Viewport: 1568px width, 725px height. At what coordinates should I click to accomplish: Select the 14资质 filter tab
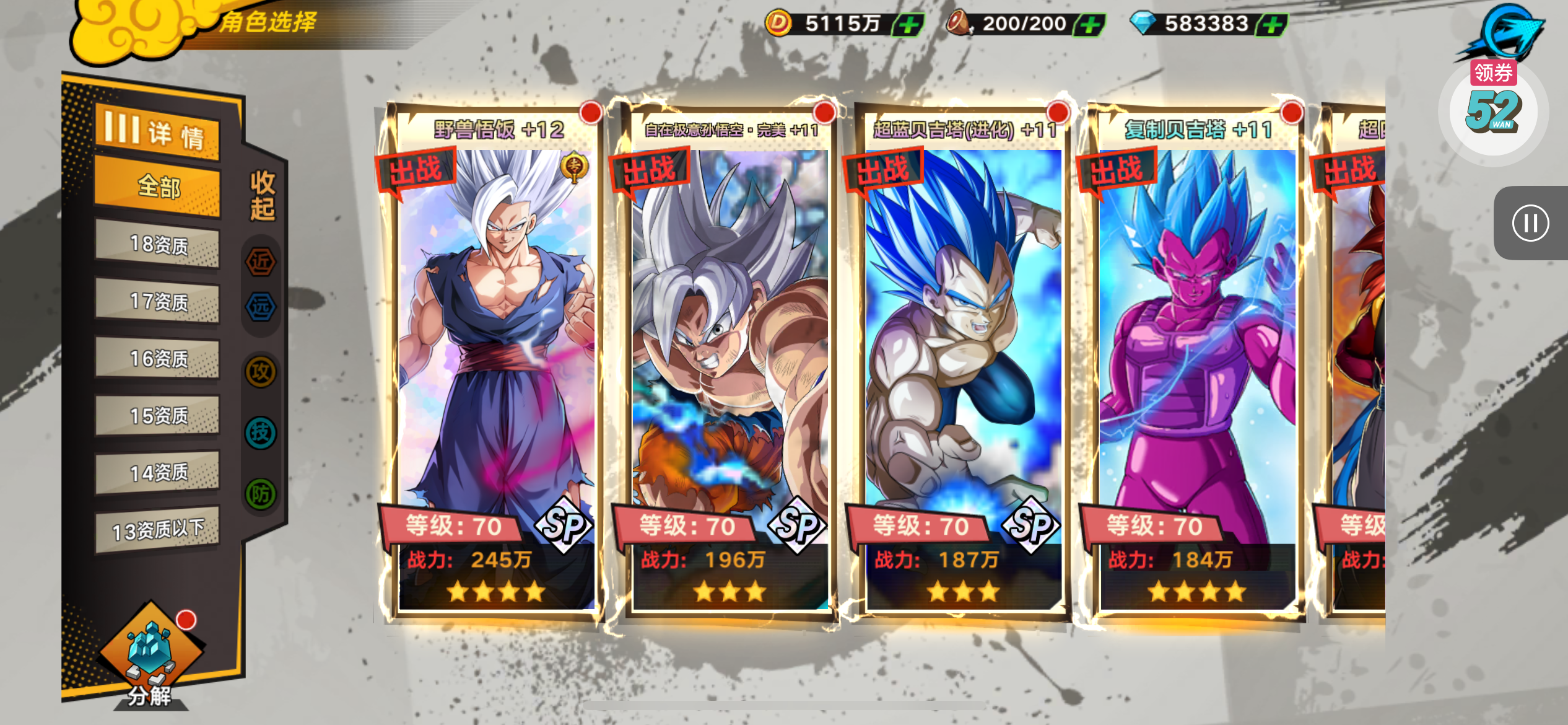(158, 473)
